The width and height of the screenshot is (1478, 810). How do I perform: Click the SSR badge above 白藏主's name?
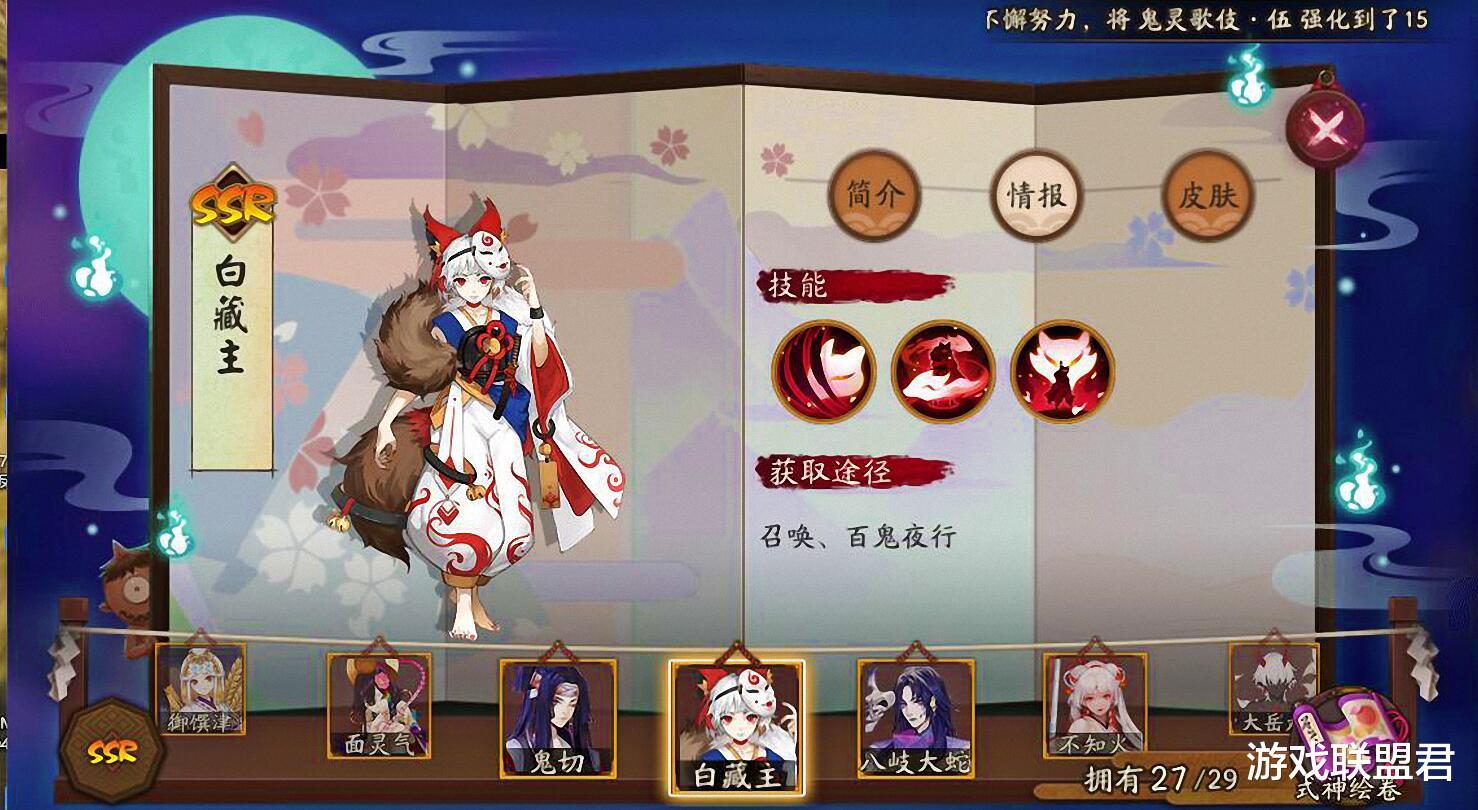[233, 200]
